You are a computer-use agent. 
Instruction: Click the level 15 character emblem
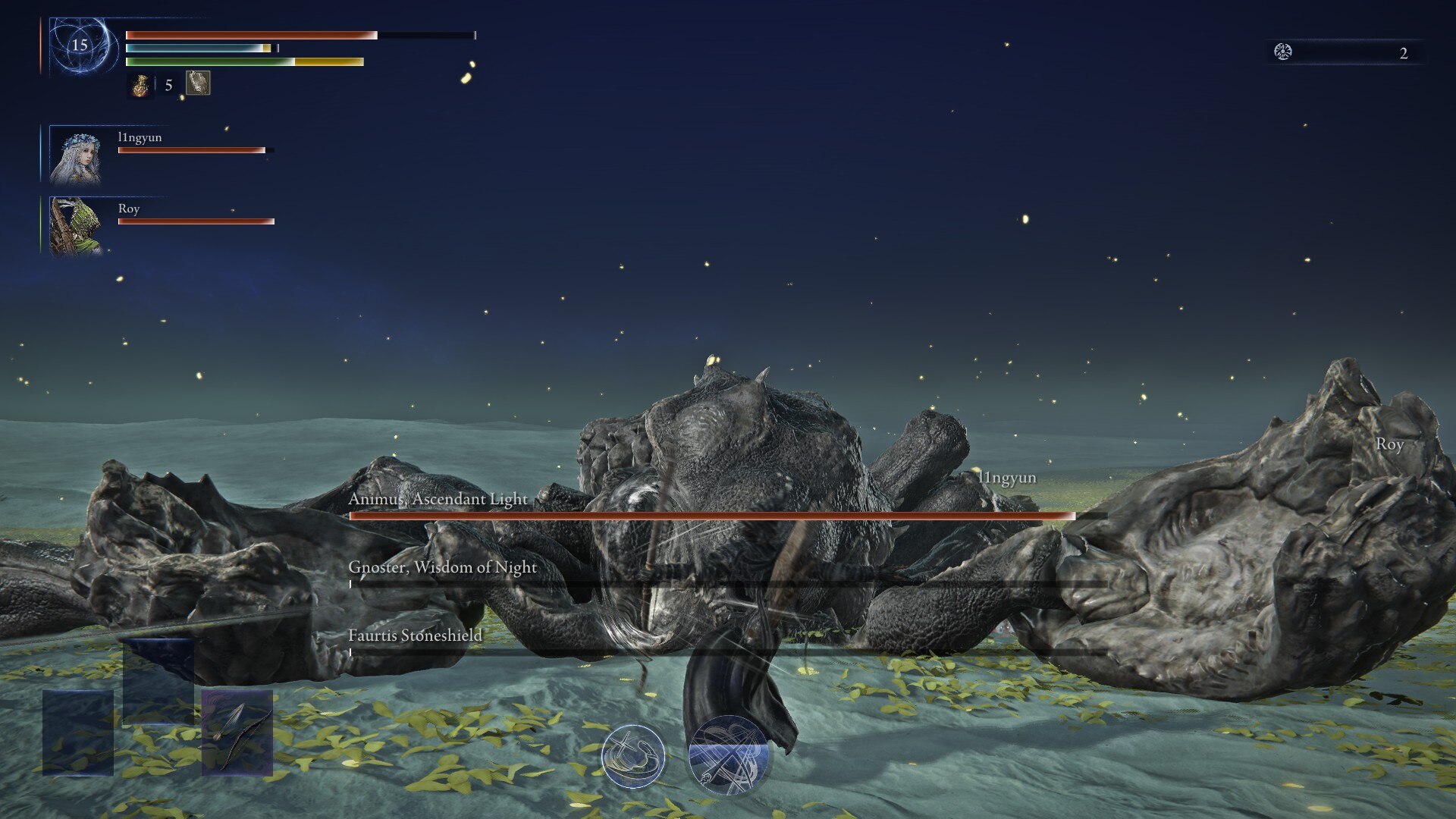click(x=80, y=45)
